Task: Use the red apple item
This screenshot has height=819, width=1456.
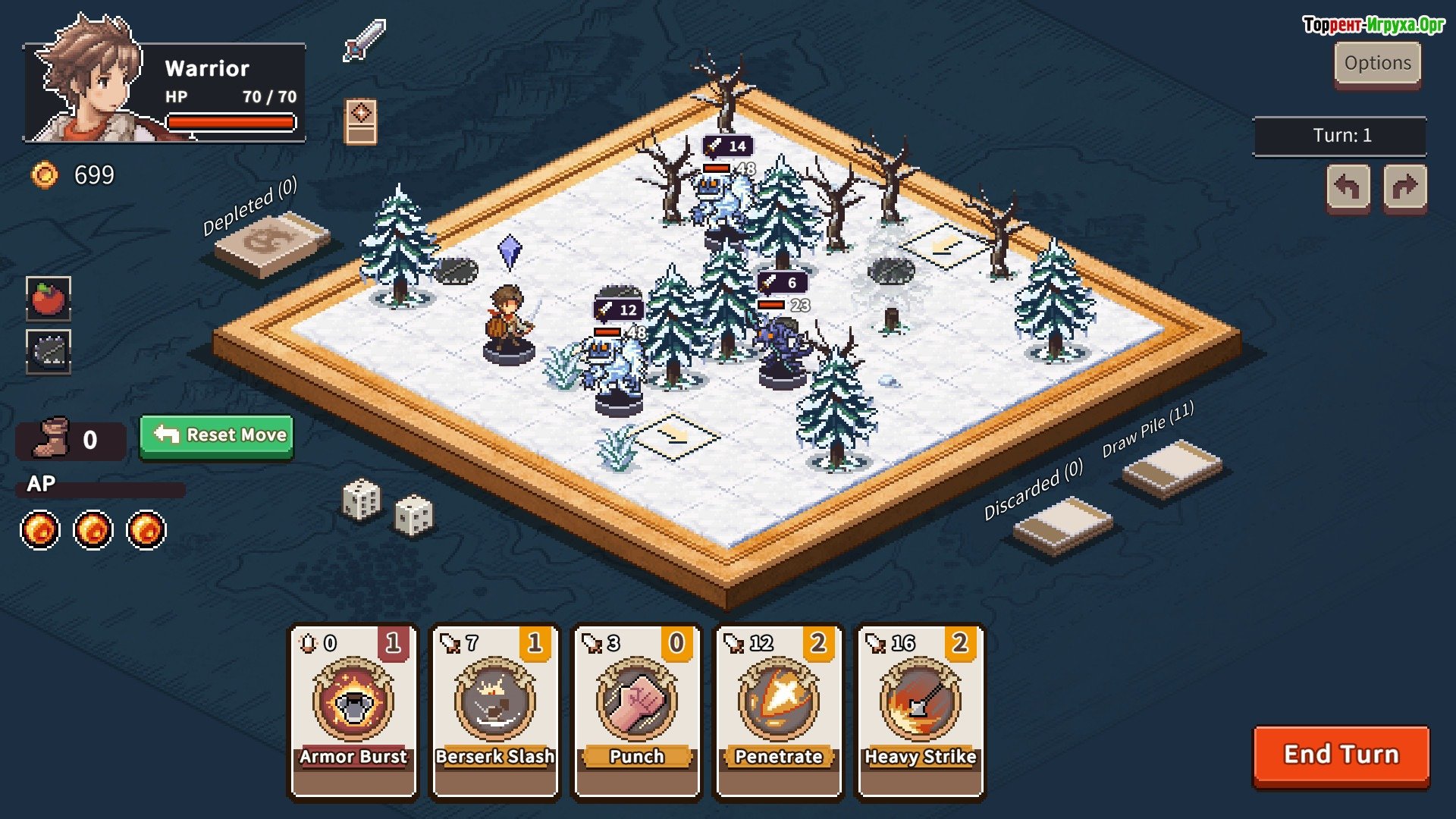Action: 49,298
